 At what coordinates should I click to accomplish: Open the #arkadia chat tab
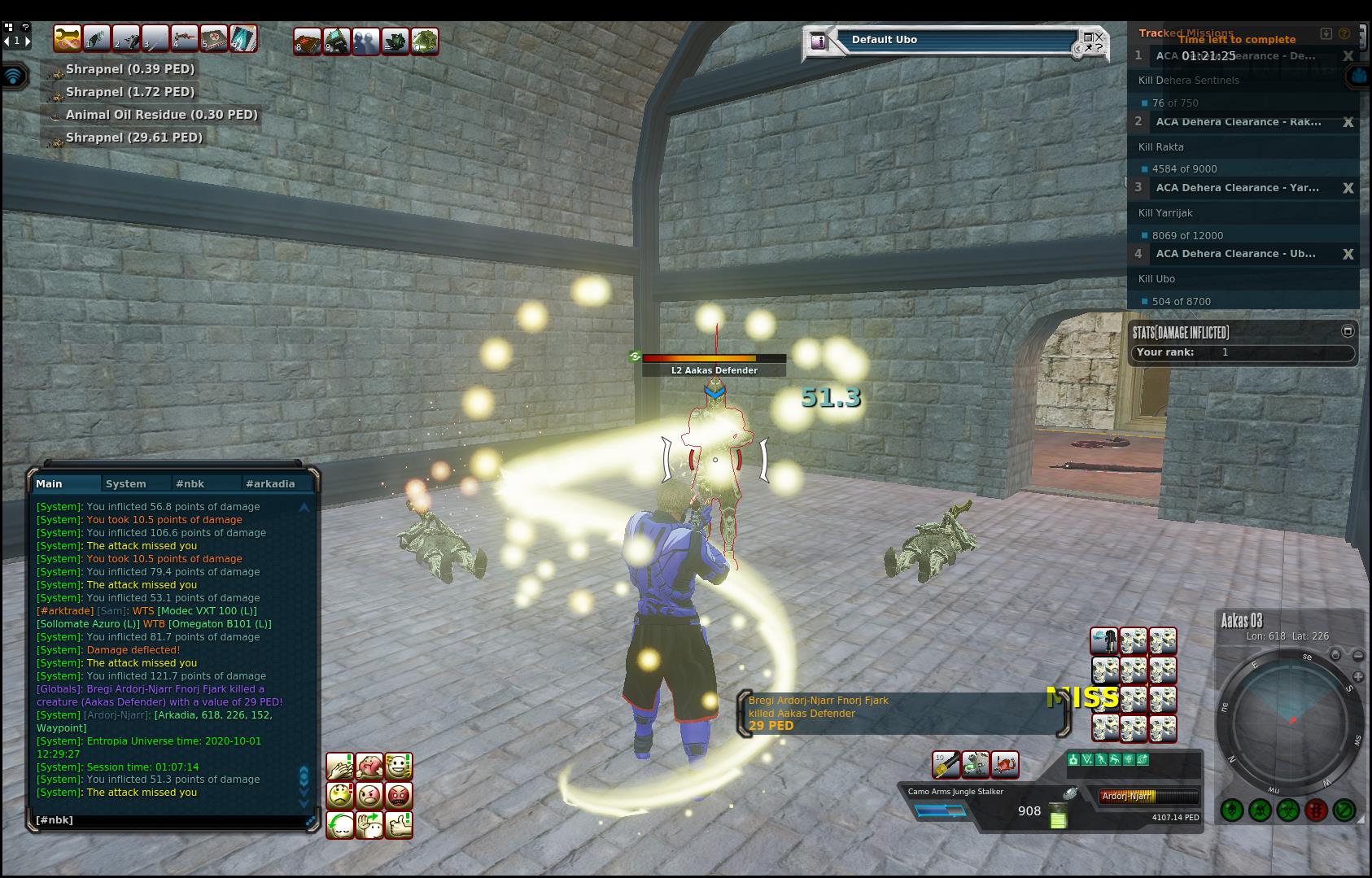(270, 483)
